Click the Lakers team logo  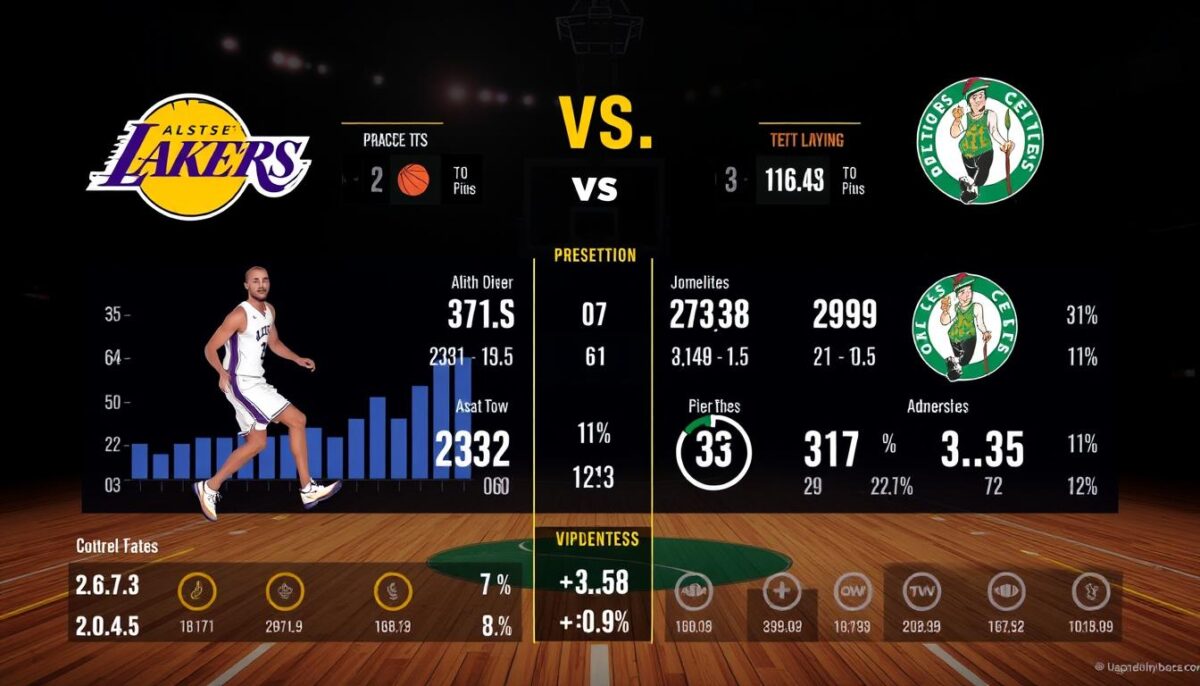(x=198, y=157)
